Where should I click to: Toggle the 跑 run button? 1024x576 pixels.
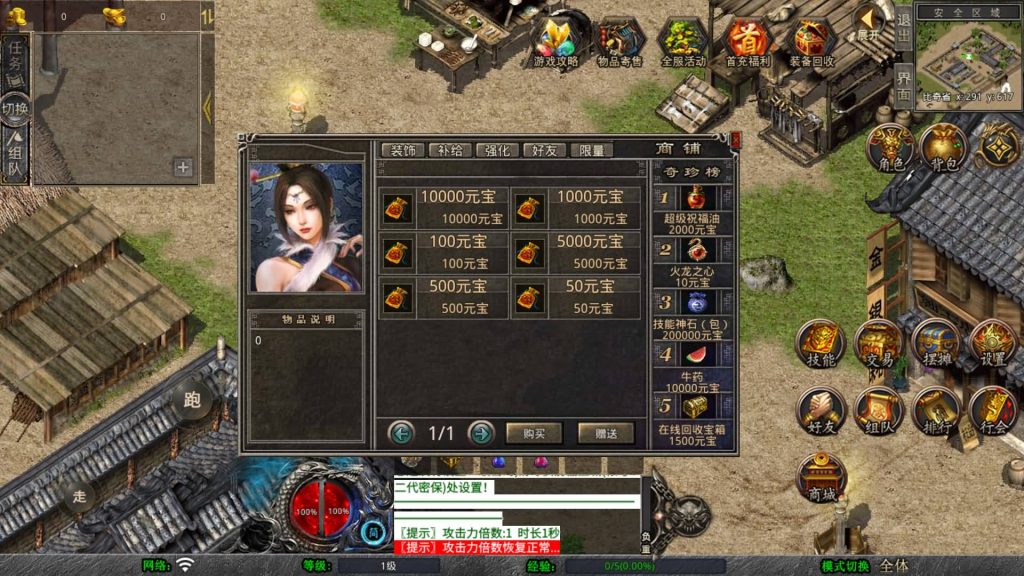[192, 400]
